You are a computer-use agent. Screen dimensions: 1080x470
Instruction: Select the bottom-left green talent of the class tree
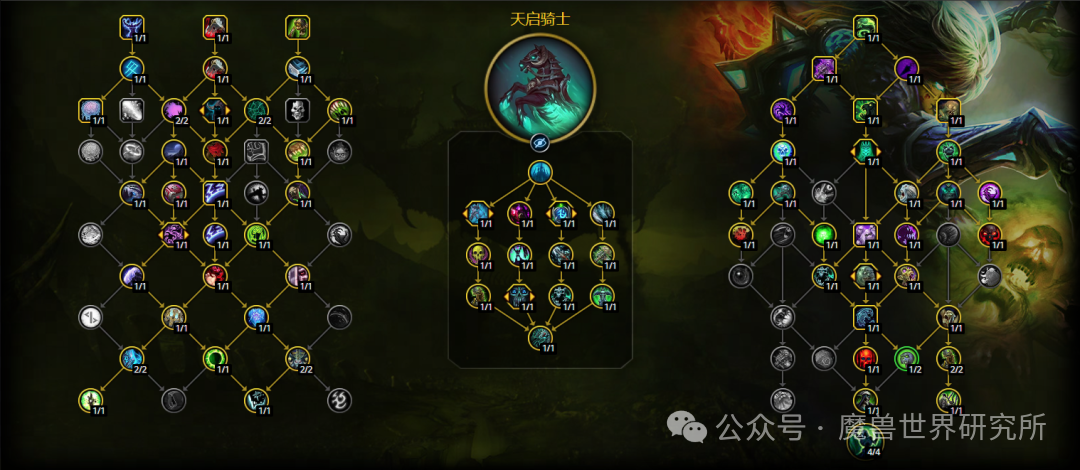click(x=91, y=400)
